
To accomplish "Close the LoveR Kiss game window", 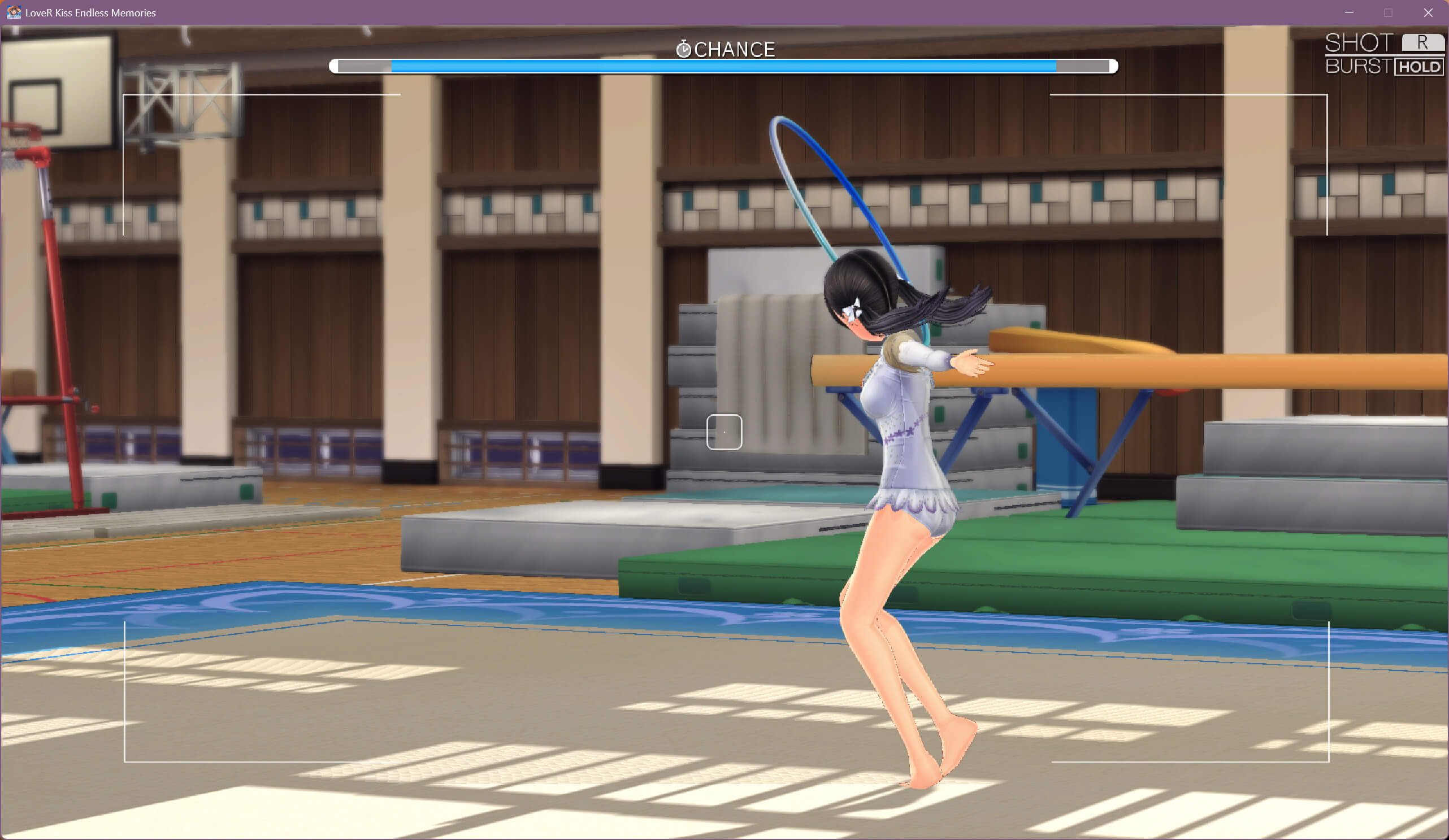I will click(1428, 12).
